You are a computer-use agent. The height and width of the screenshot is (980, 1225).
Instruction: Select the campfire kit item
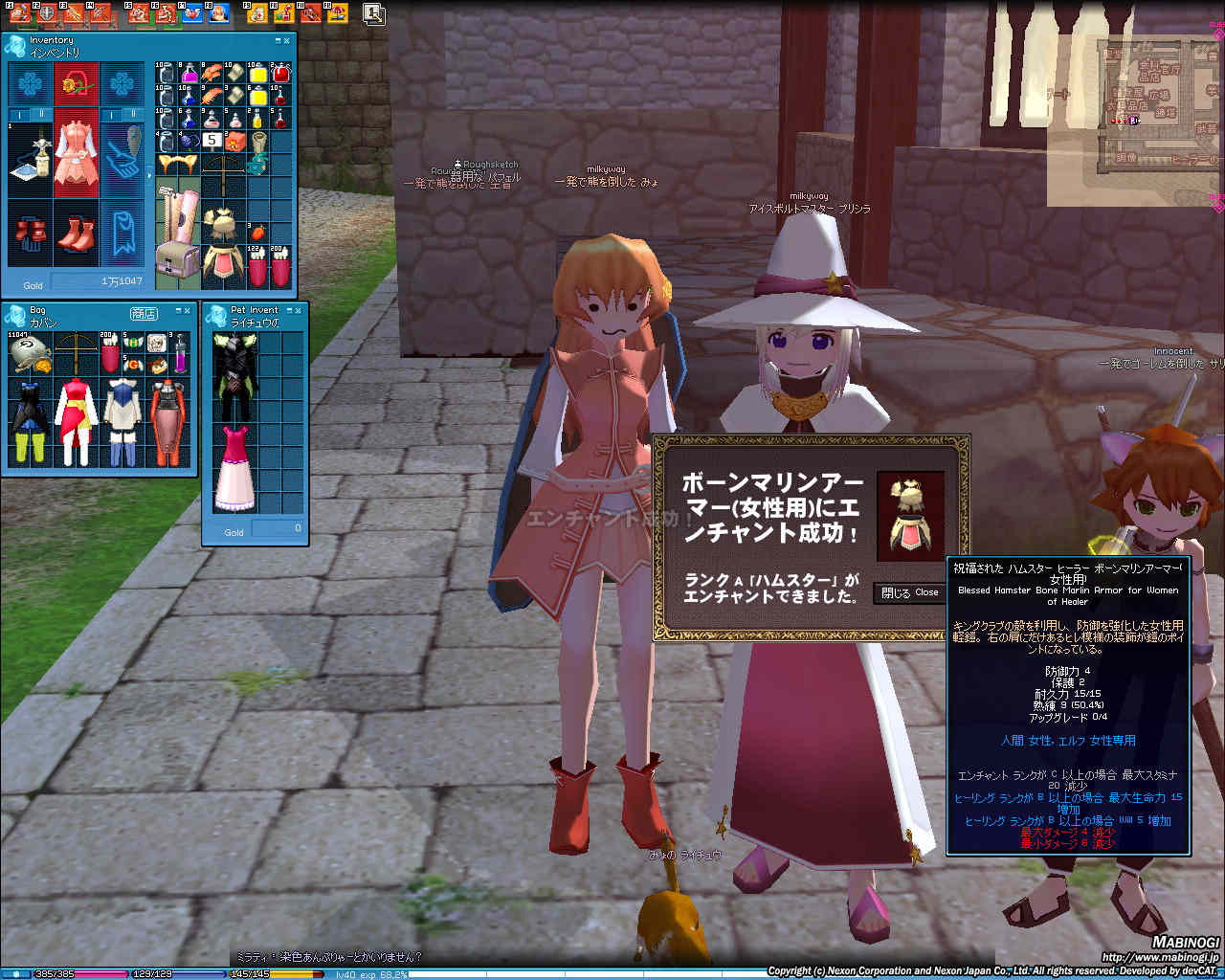coord(234,143)
